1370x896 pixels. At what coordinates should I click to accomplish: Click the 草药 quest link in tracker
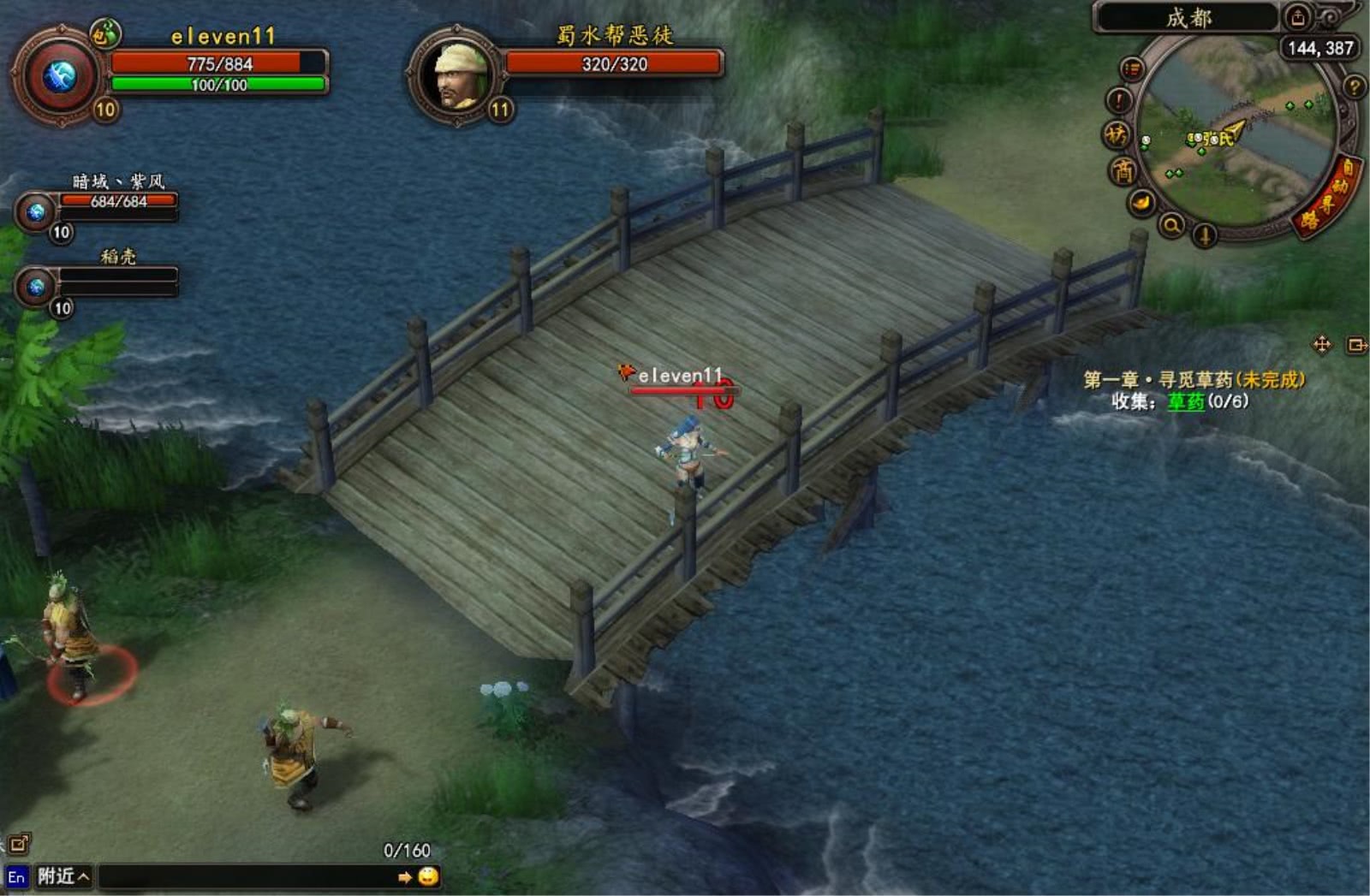(x=1186, y=401)
